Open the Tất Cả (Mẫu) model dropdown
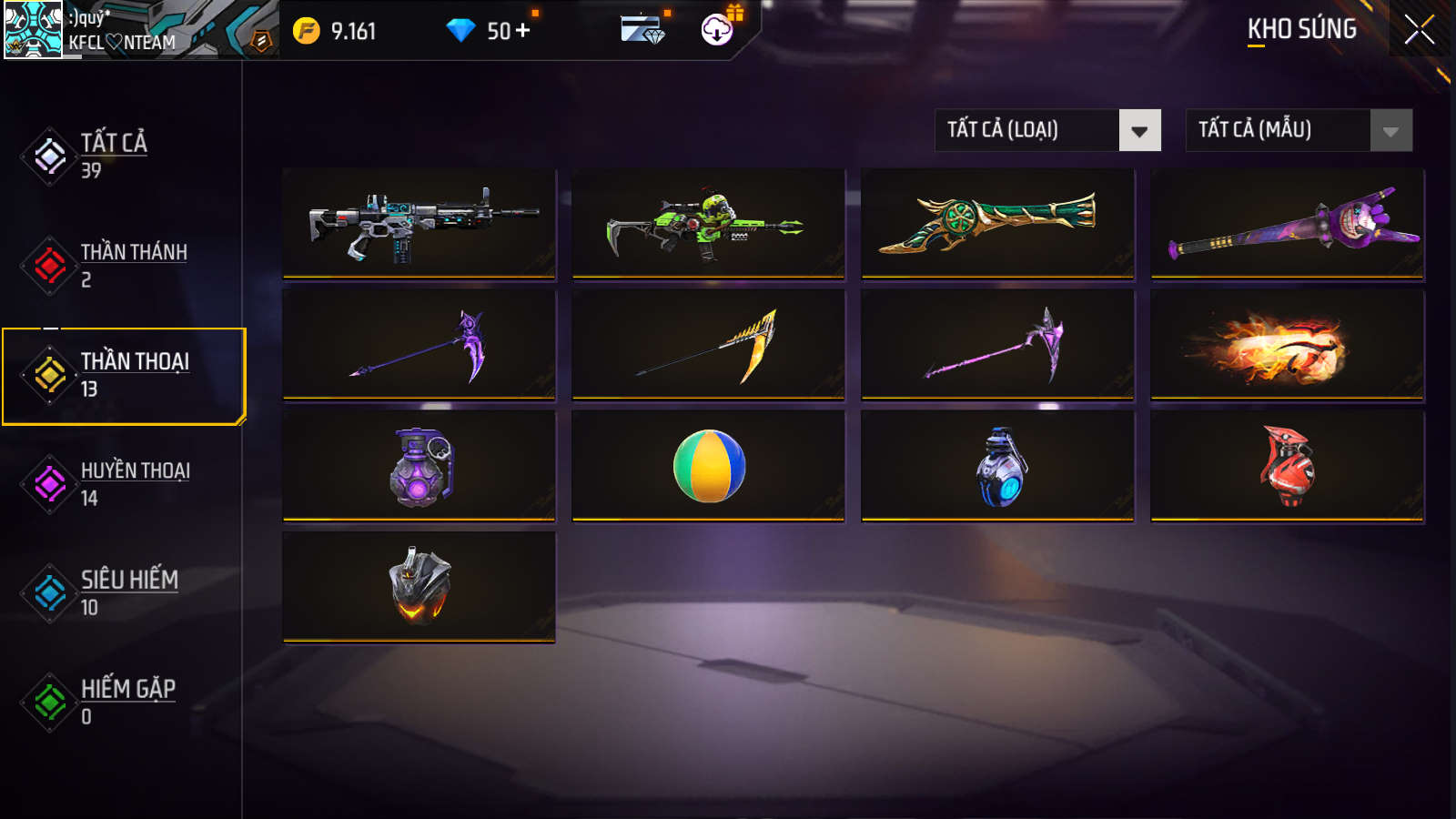This screenshot has height=819, width=1456. (1299, 130)
